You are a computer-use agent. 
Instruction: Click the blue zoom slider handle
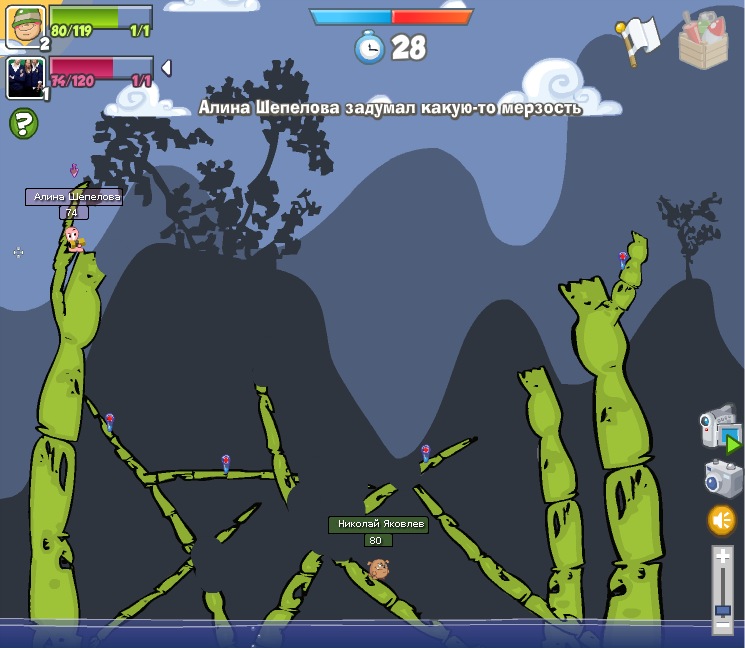[x=722, y=609]
